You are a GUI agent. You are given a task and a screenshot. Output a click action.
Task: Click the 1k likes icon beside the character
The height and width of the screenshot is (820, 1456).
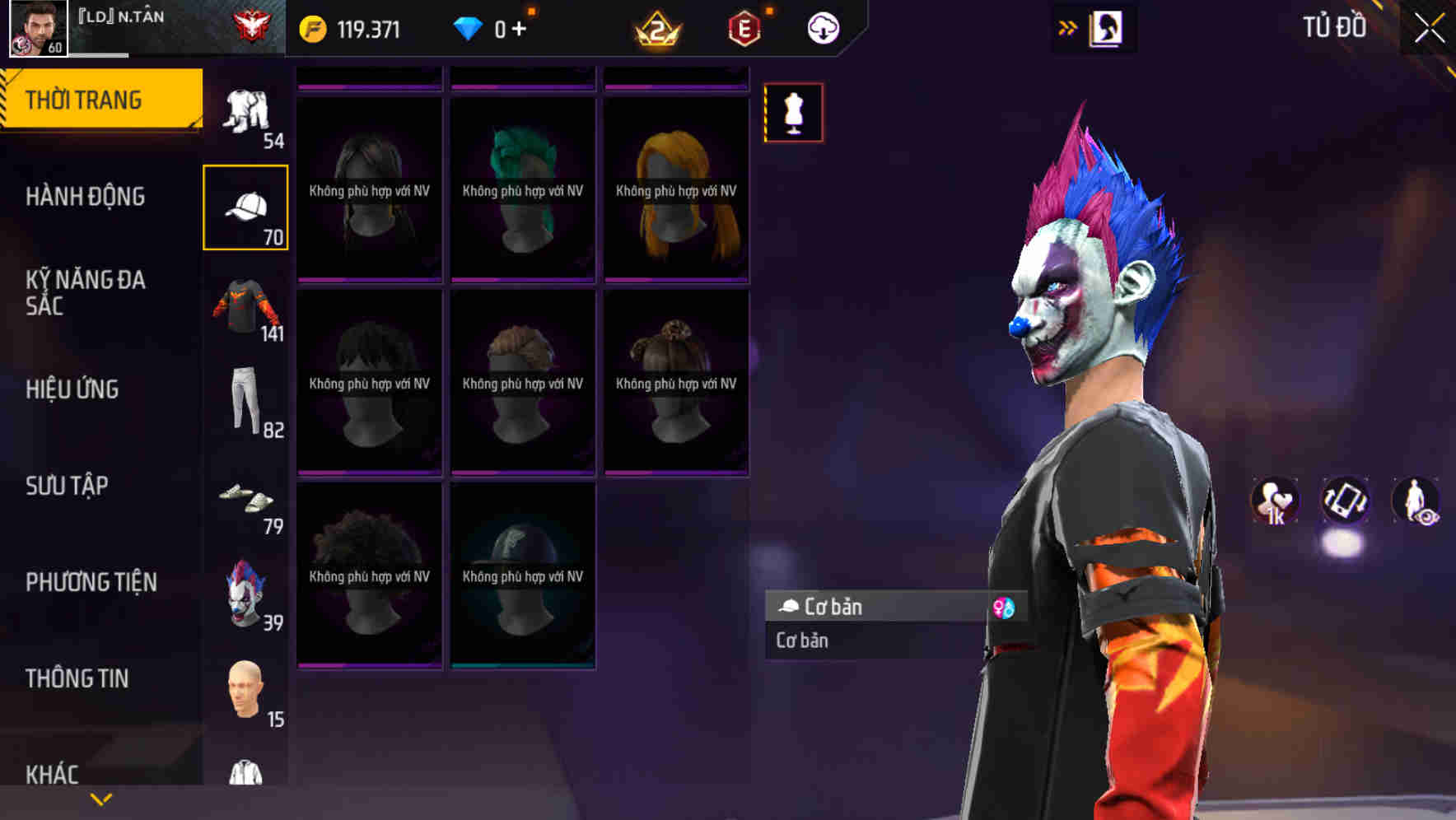coord(1273,501)
